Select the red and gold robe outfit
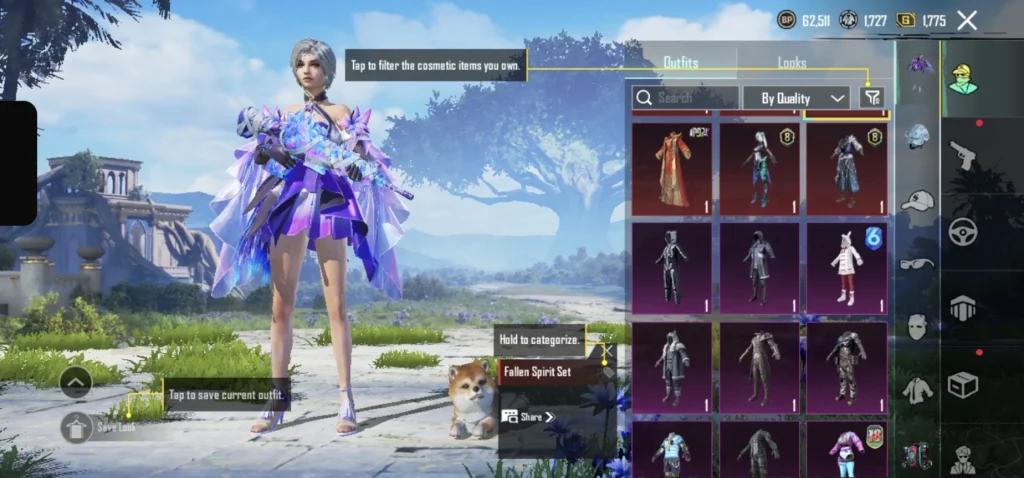This screenshot has height=478, width=1024. click(672, 168)
